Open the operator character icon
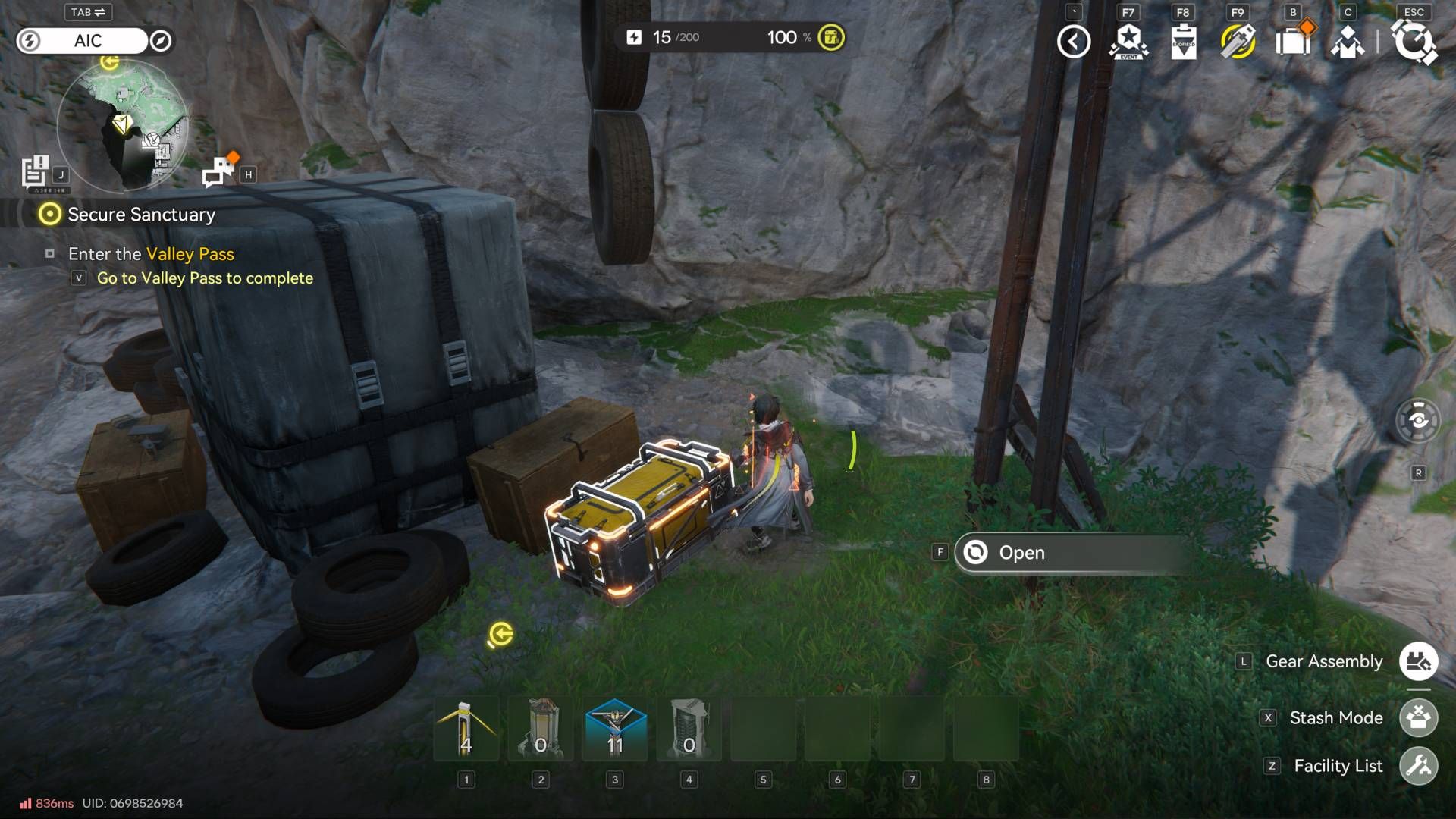 coord(1348,42)
